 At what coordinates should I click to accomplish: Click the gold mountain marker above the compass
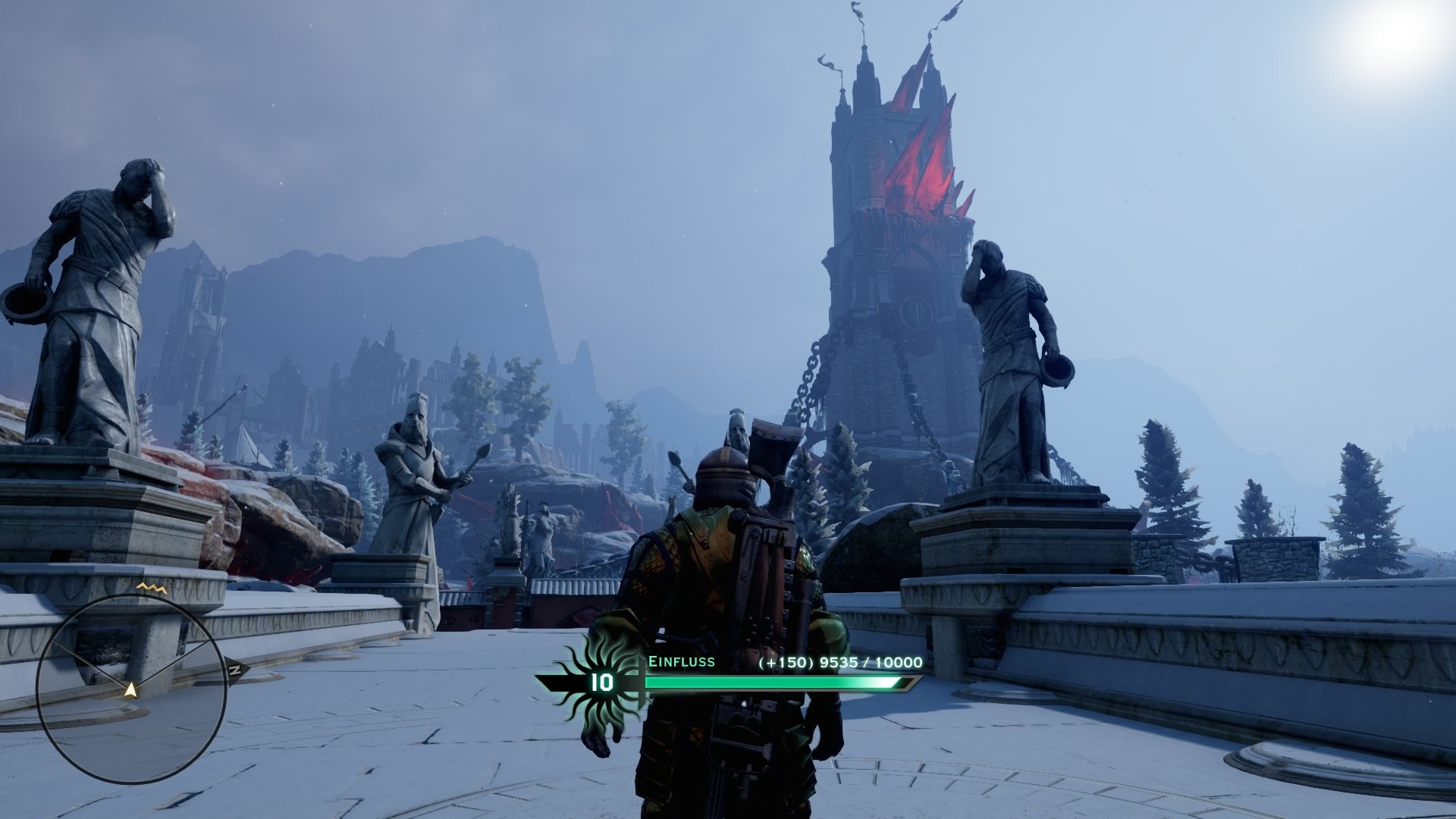point(149,588)
